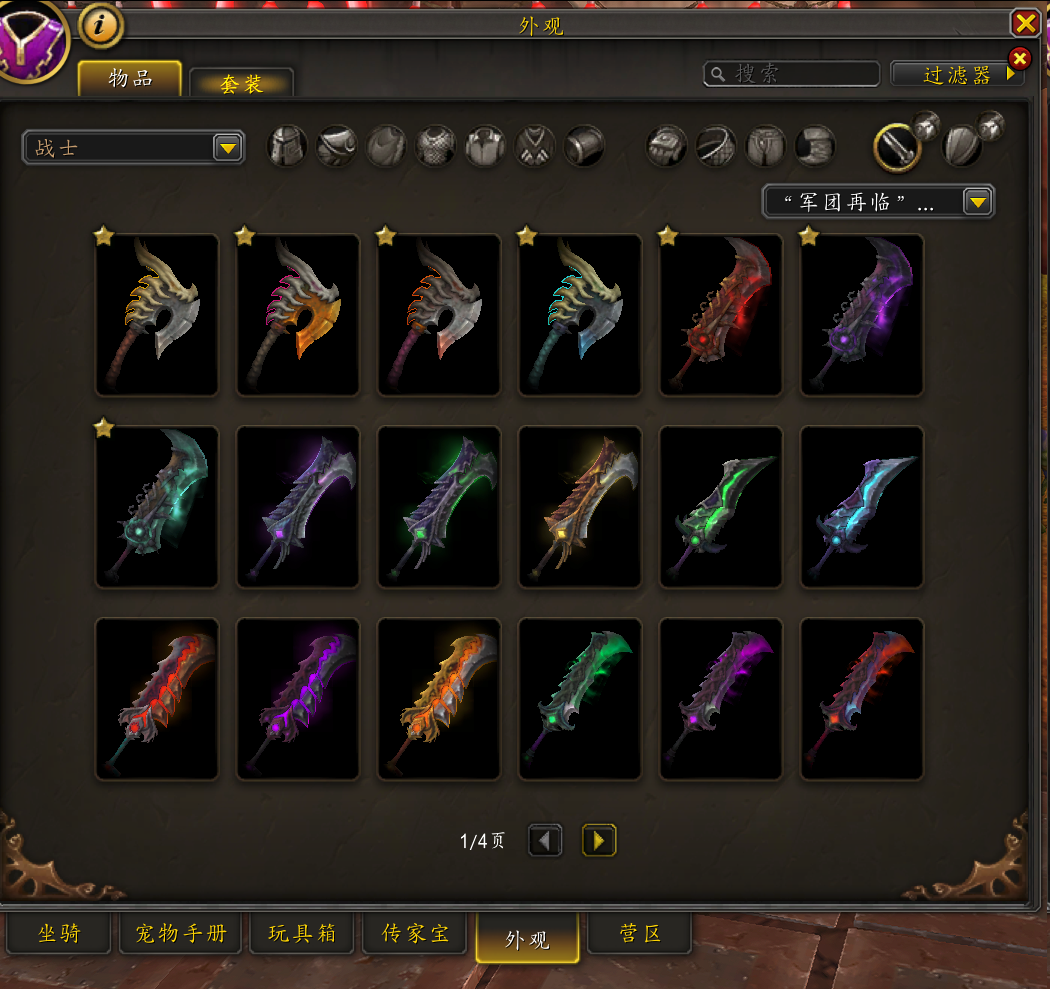Select the tan horned axe appearance
The width and height of the screenshot is (1050, 989).
157,315
